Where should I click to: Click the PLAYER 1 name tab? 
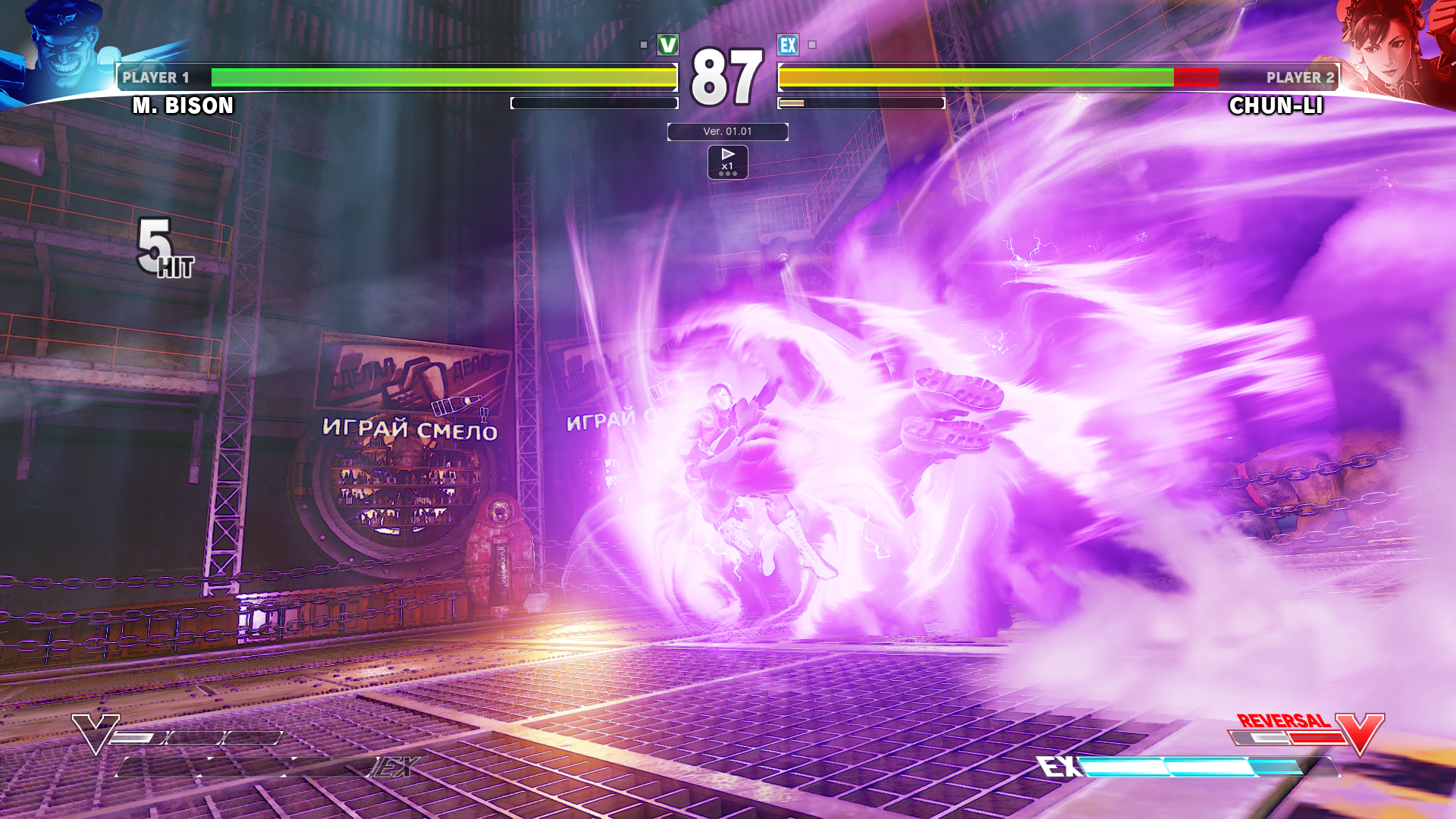pos(155,77)
